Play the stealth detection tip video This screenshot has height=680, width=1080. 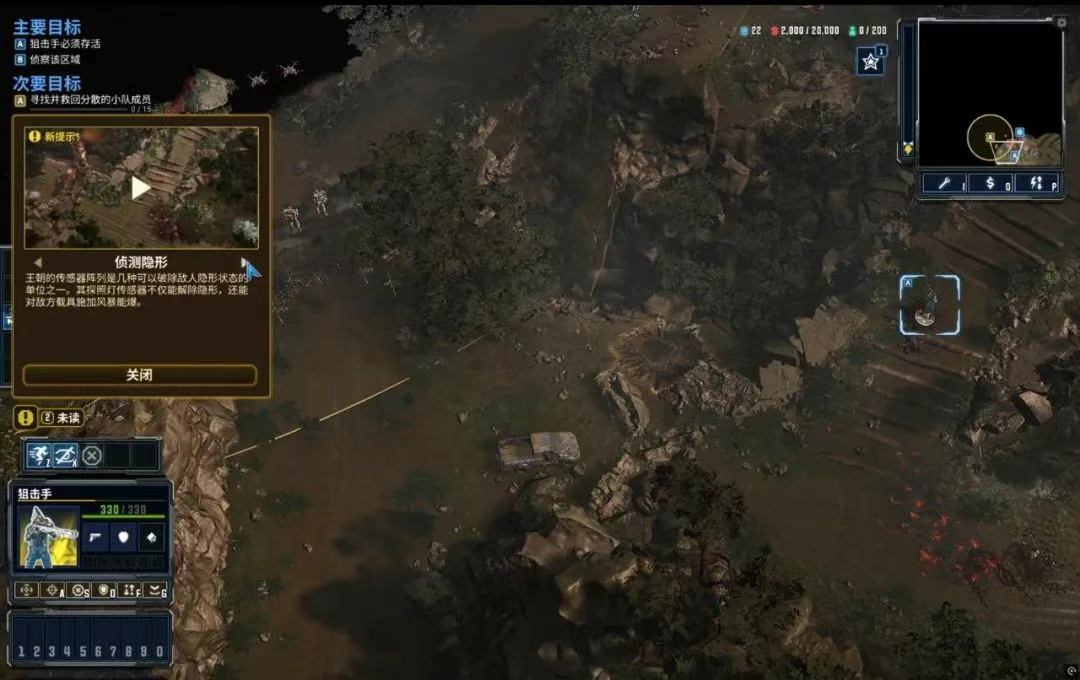pos(141,187)
